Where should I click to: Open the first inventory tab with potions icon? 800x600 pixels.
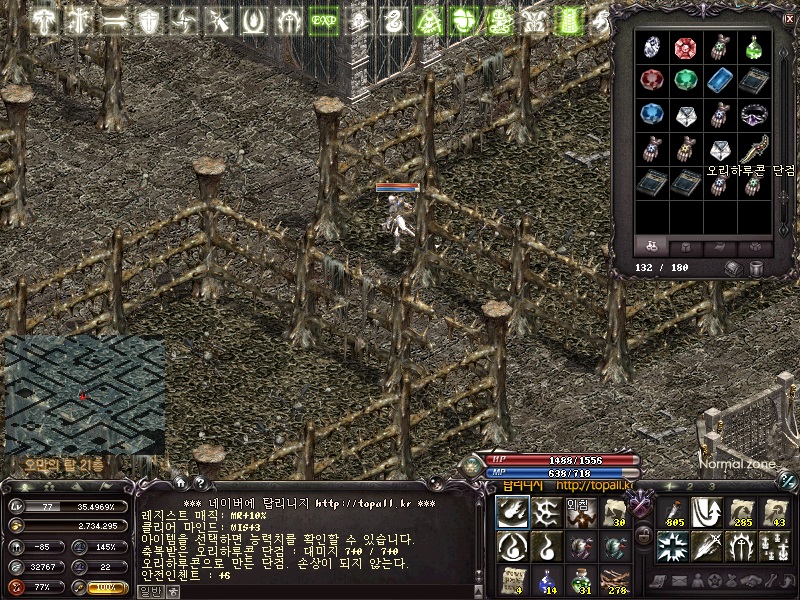651,246
